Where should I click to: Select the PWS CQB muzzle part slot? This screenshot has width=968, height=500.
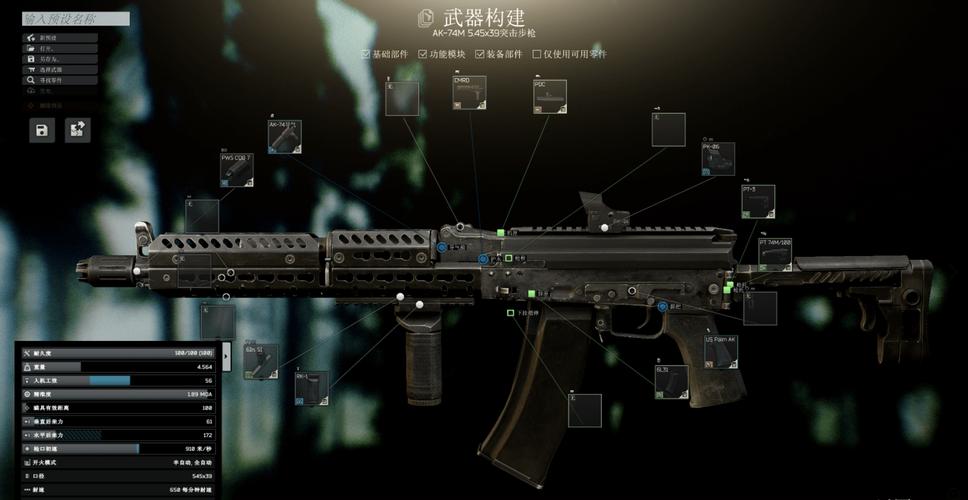[x=238, y=171]
